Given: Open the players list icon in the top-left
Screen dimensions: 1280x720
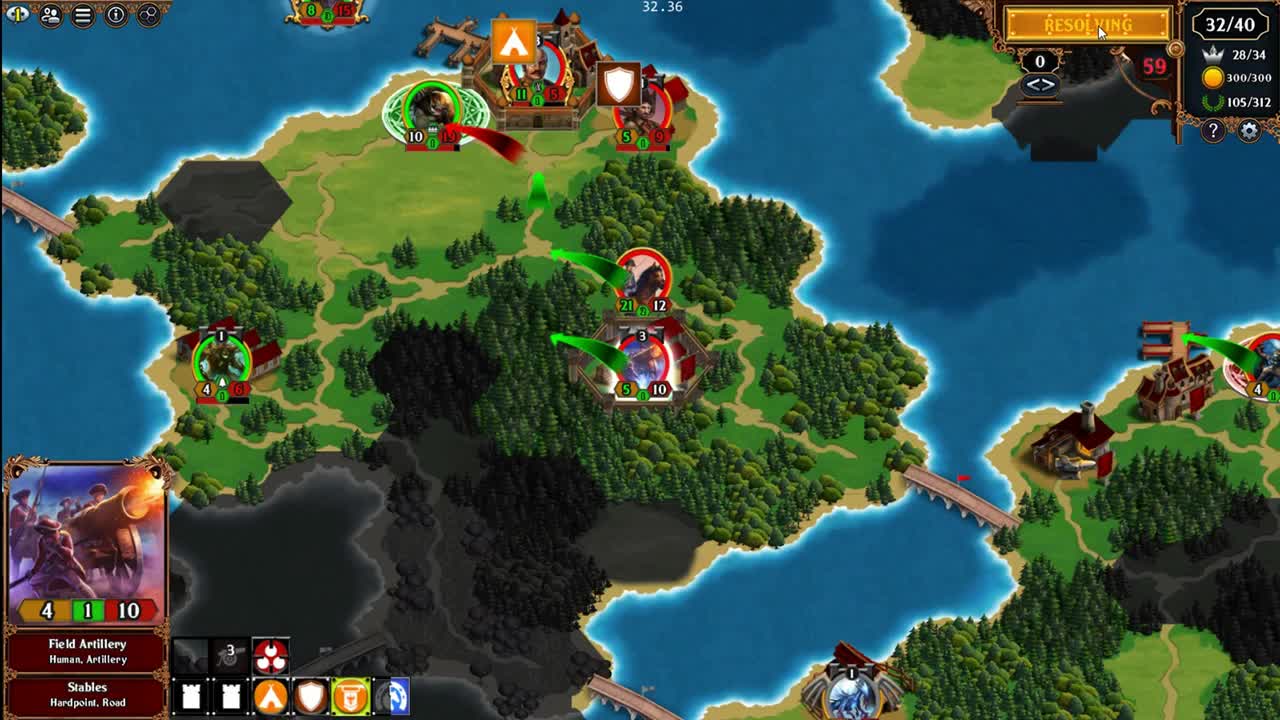Looking at the screenshot, I should 51,15.
